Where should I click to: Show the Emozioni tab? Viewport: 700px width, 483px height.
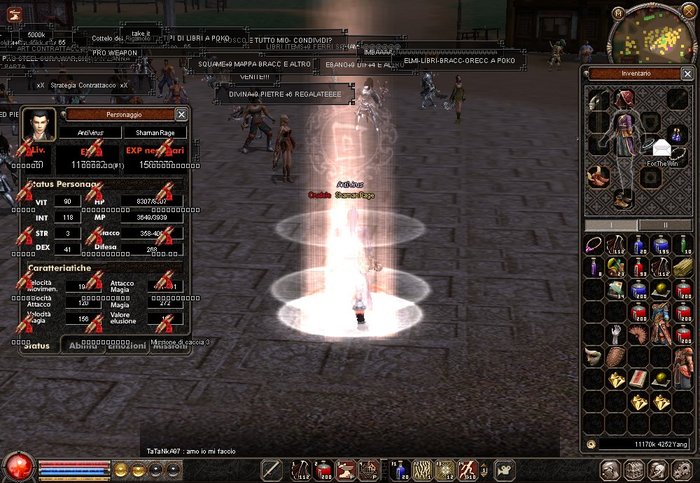tap(126, 345)
